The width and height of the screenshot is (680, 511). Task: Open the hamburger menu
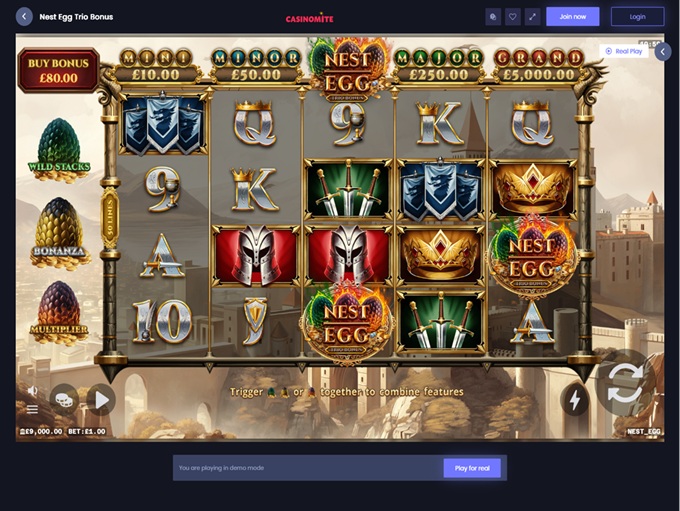pyautogui.click(x=33, y=409)
